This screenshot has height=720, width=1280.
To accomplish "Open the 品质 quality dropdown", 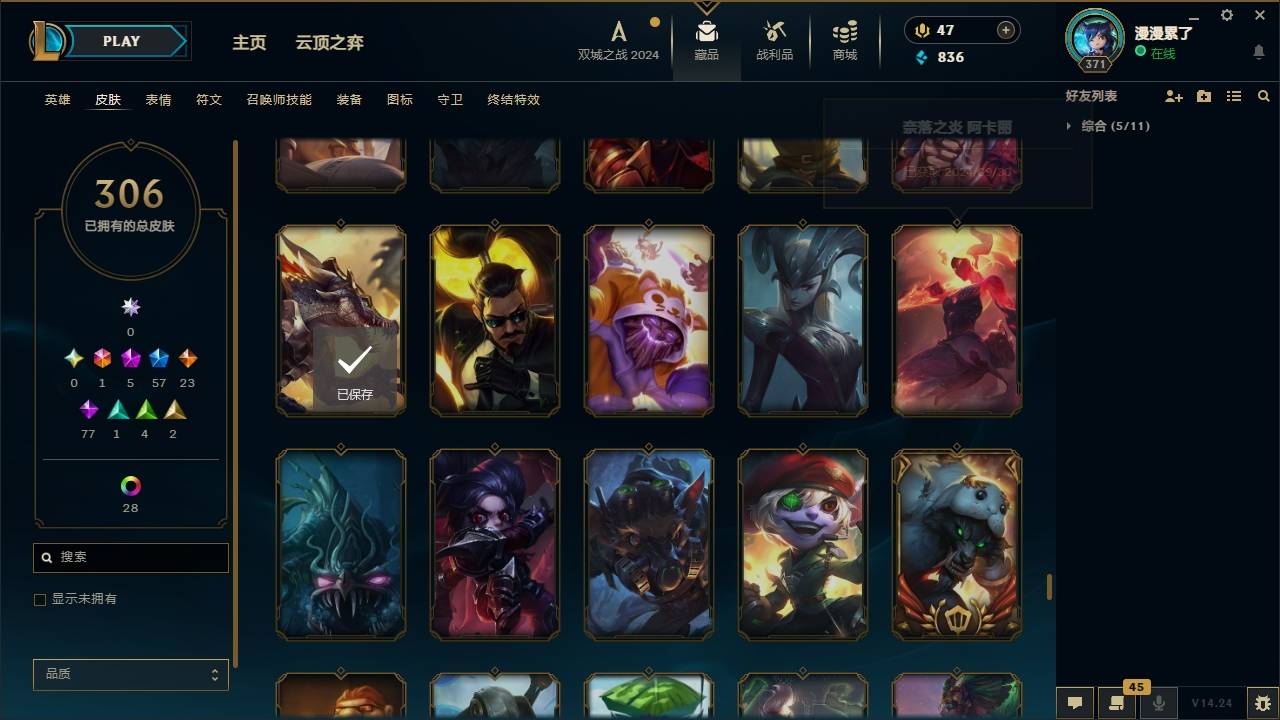I will coord(130,674).
